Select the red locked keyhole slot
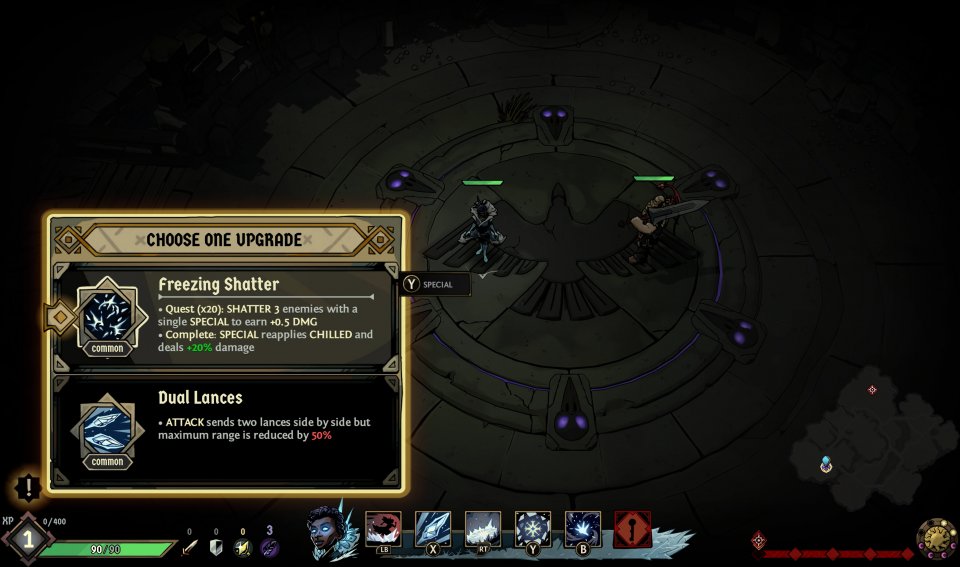The height and width of the screenshot is (567, 960). (x=633, y=529)
